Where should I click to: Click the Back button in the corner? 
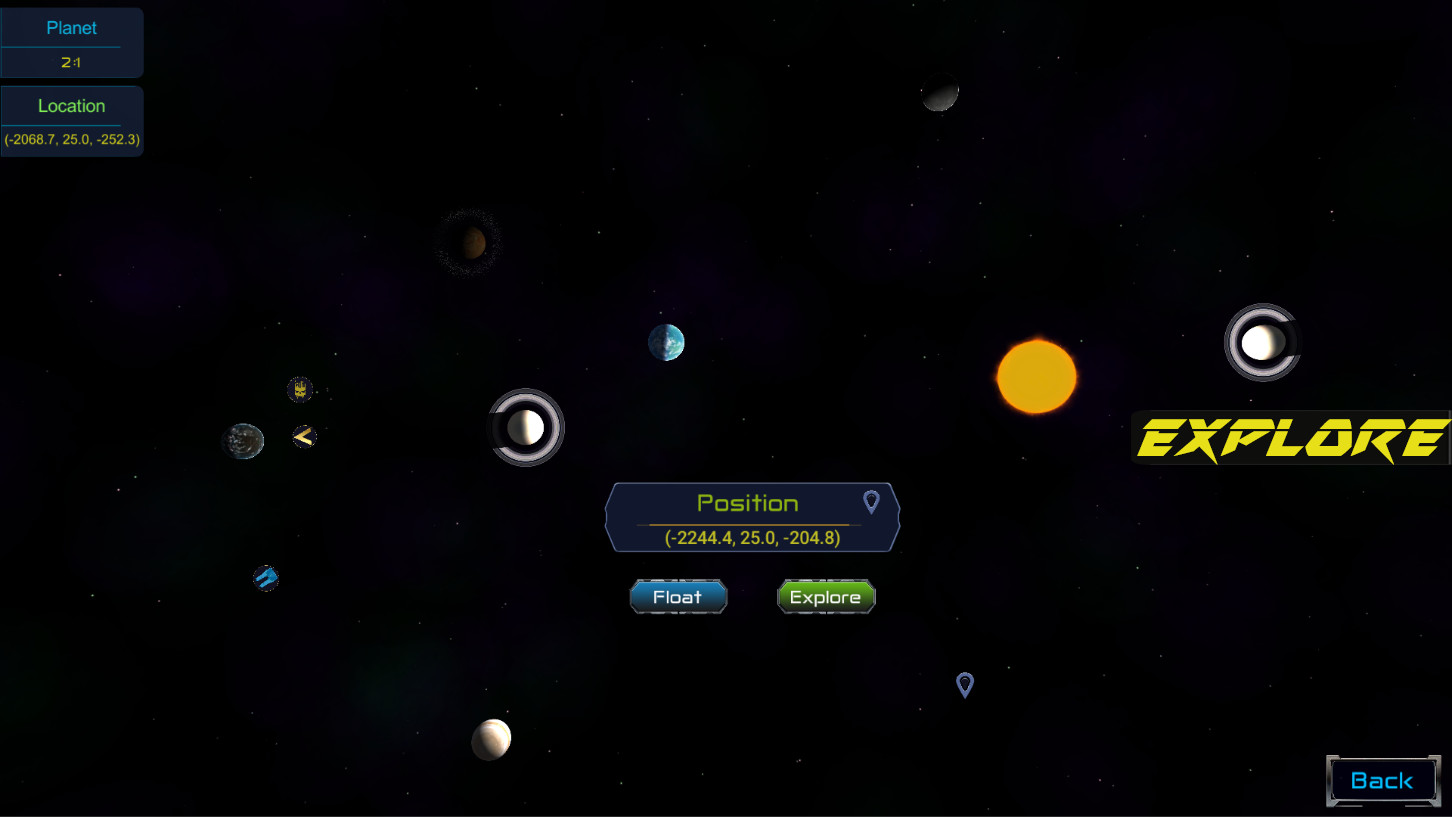click(1383, 780)
